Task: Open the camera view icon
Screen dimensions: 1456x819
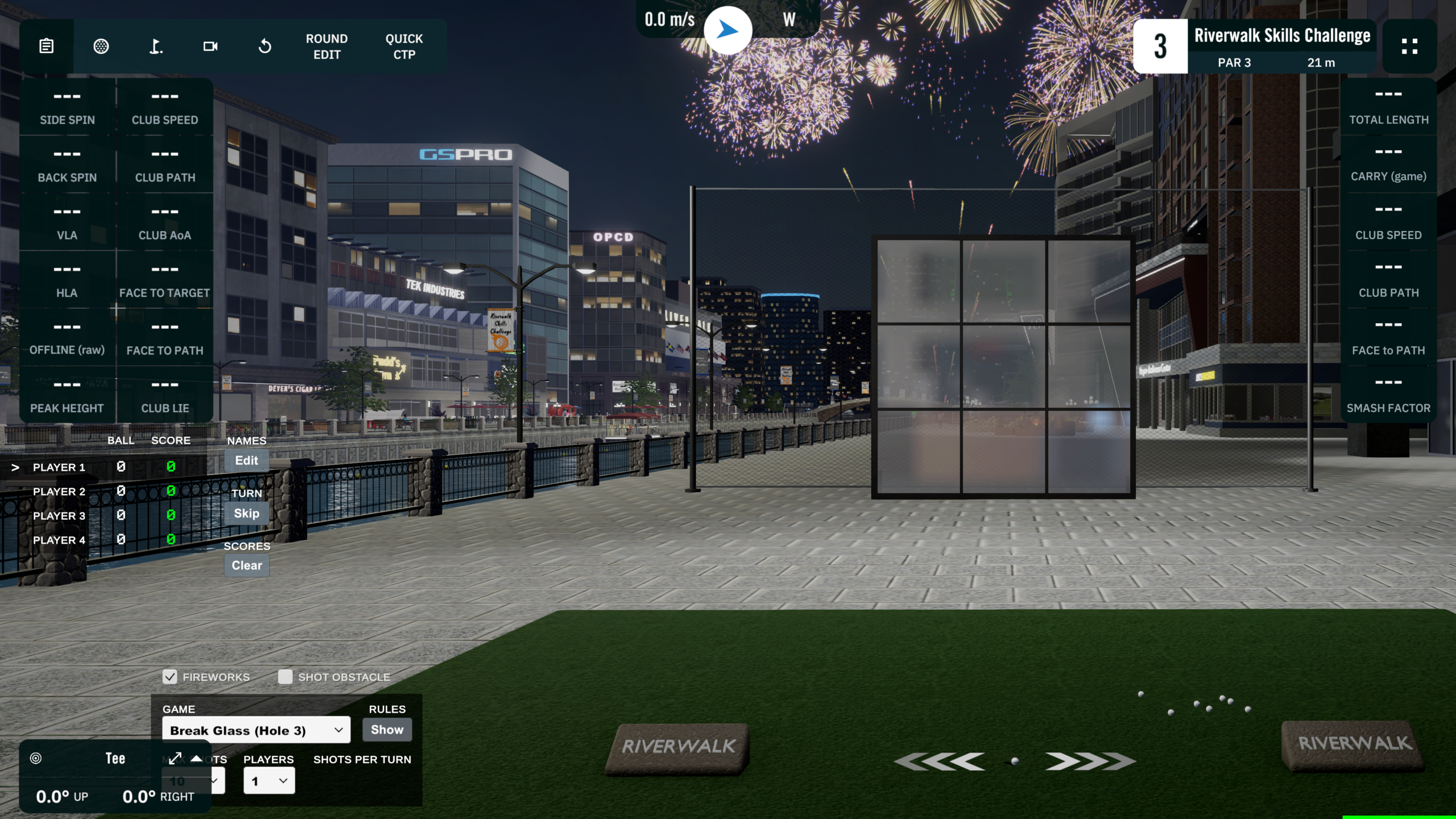Action: (x=210, y=46)
